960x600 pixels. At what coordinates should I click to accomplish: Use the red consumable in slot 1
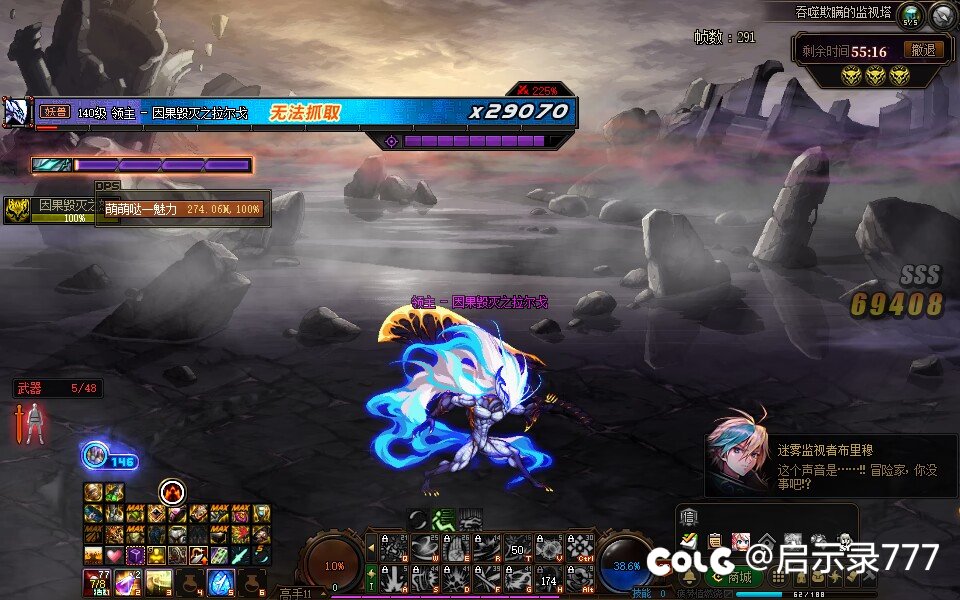[x=96, y=581]
